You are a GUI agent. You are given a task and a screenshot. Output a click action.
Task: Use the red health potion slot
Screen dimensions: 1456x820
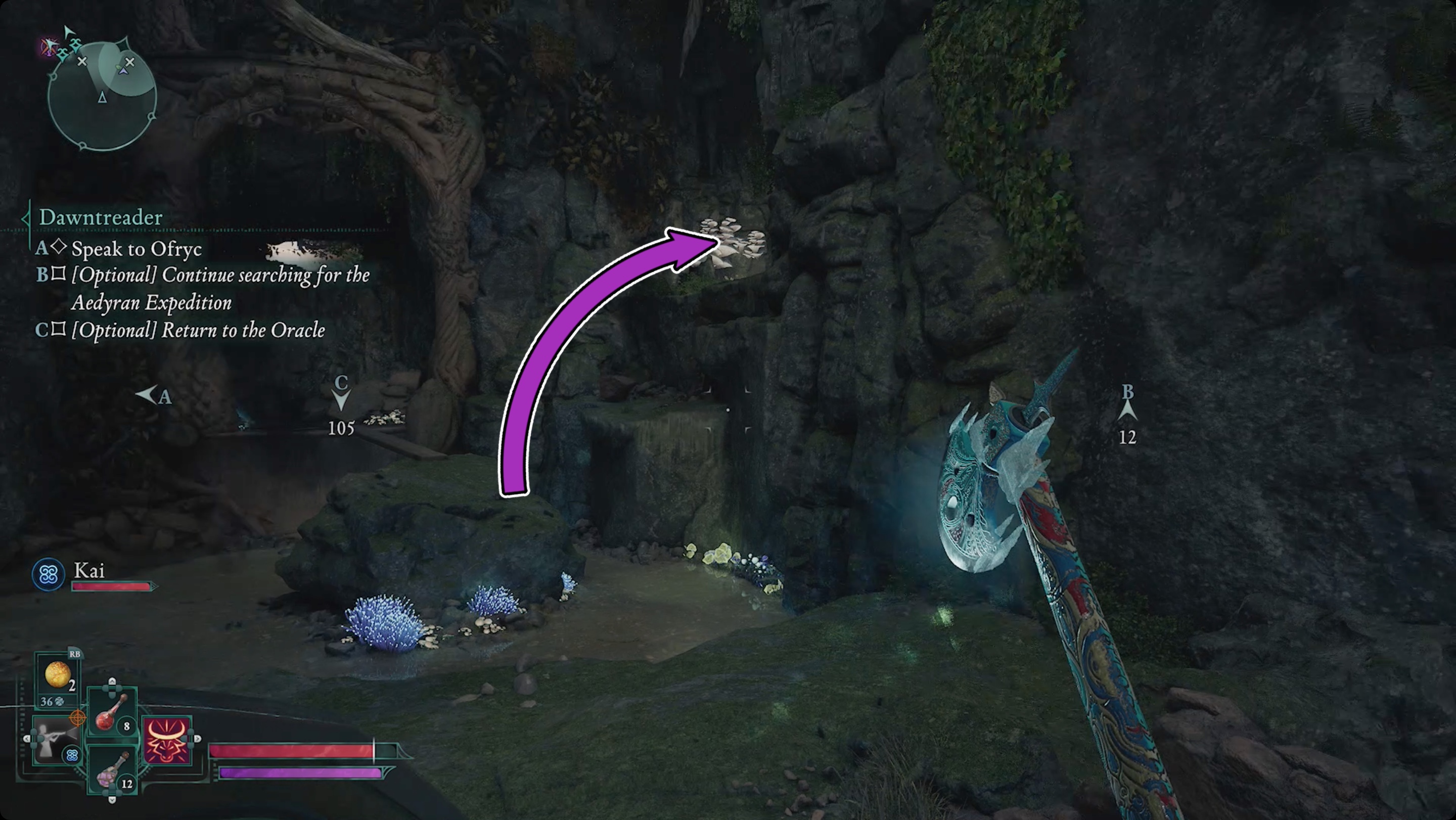(x=112, y=714)
